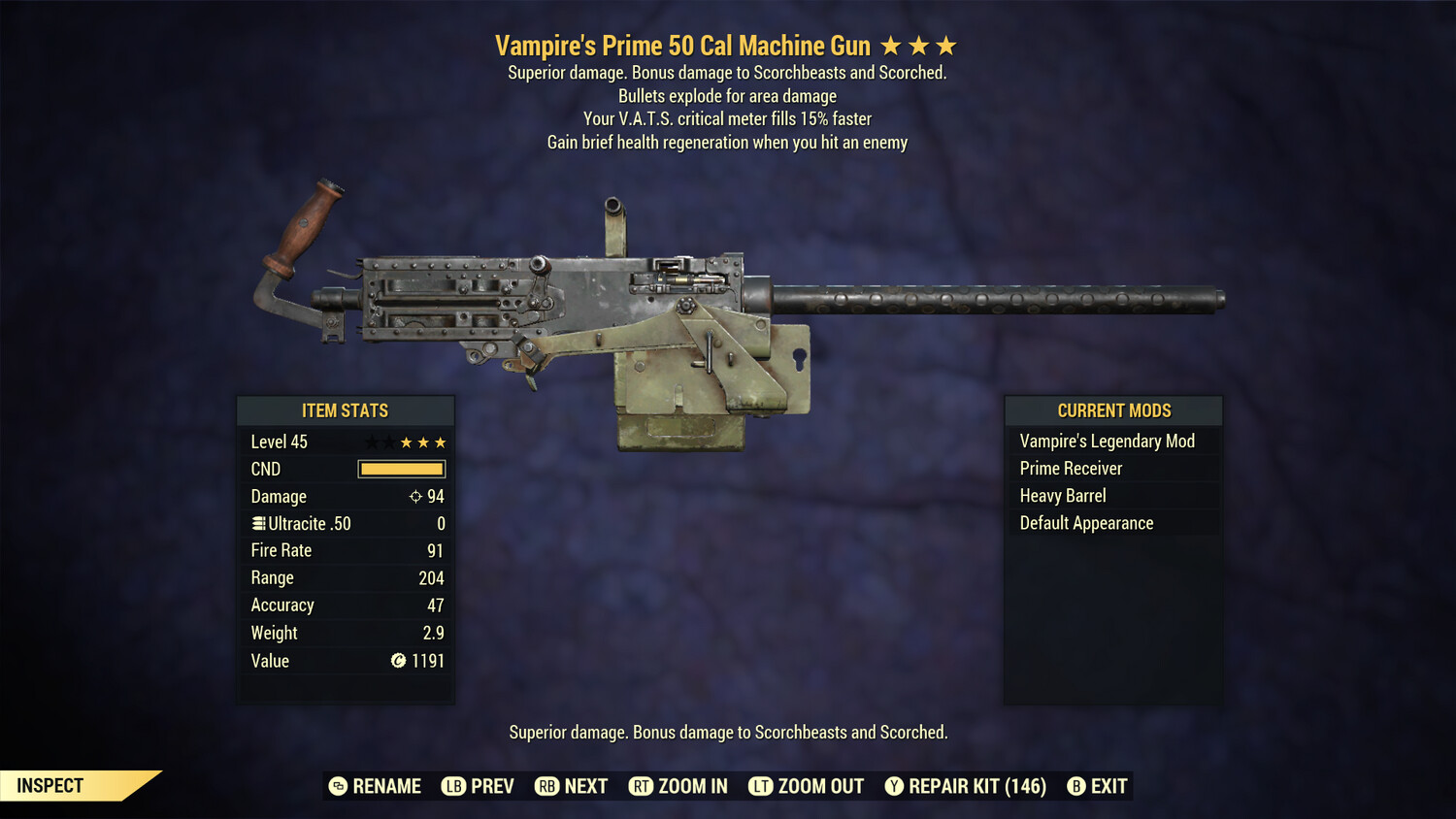Image resolution: width=1456 pixels, height=819 pixels.
Task: Open the Default Appearance mod entry
Action: pyautogui.click(x=1085, y=522)
